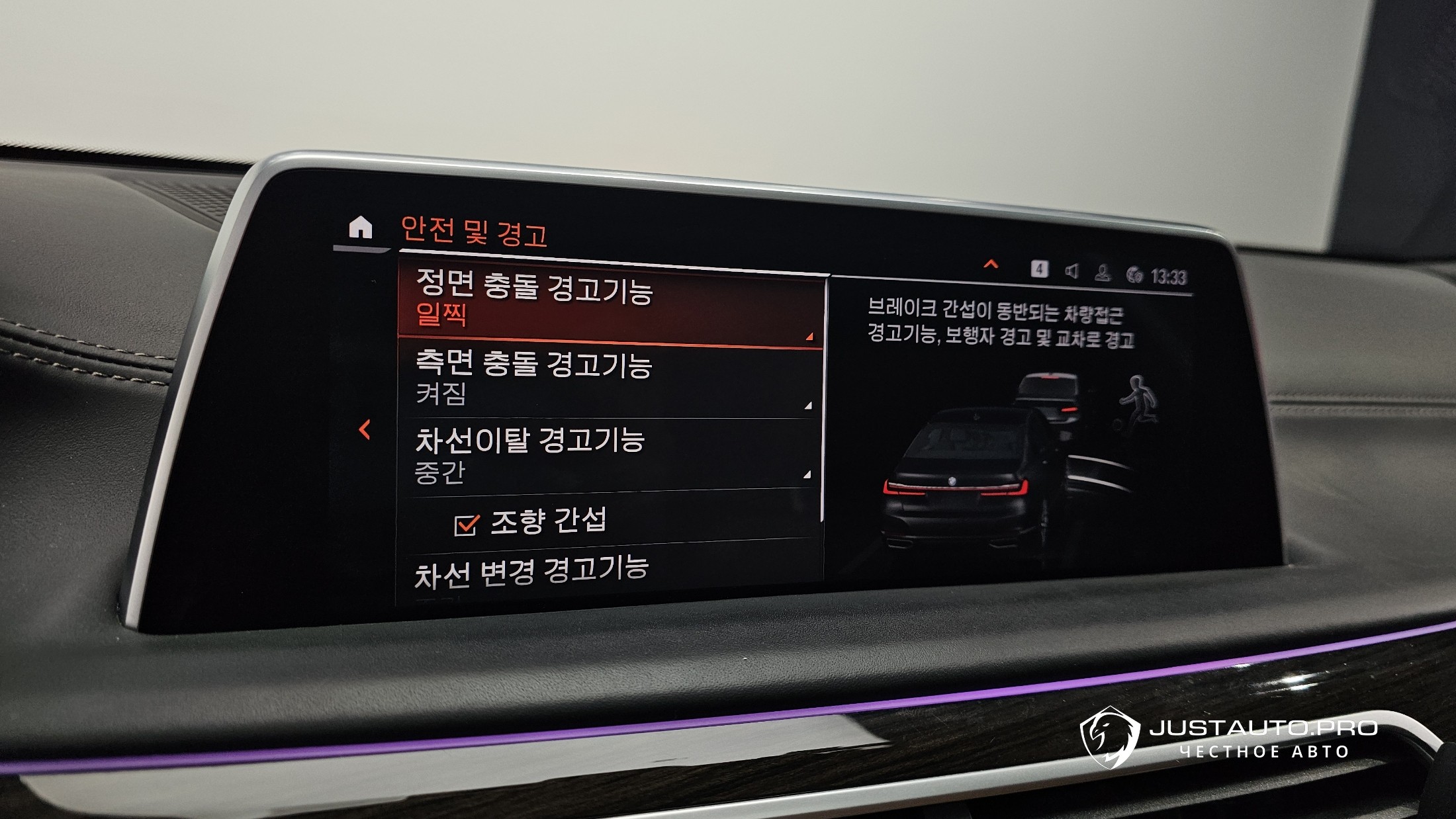Click the red back arrow

pyautogui.click(x=365, y=430)
